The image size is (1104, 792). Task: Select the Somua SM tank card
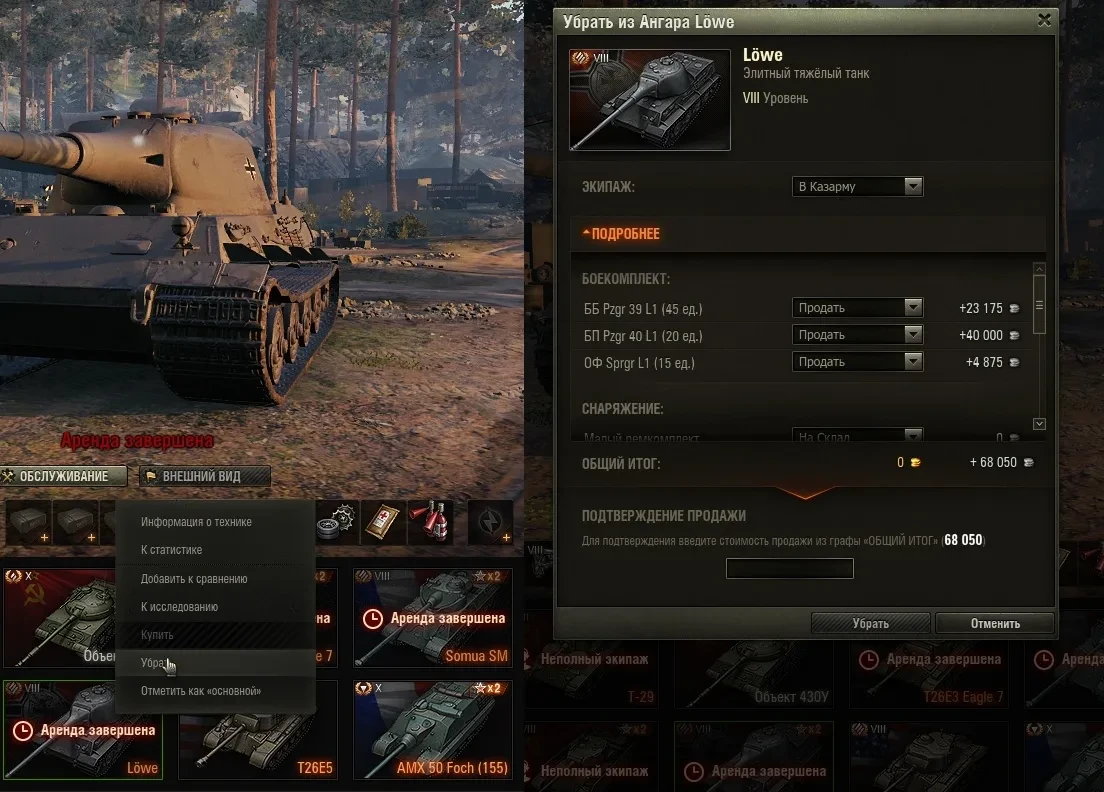coord(432,618)
